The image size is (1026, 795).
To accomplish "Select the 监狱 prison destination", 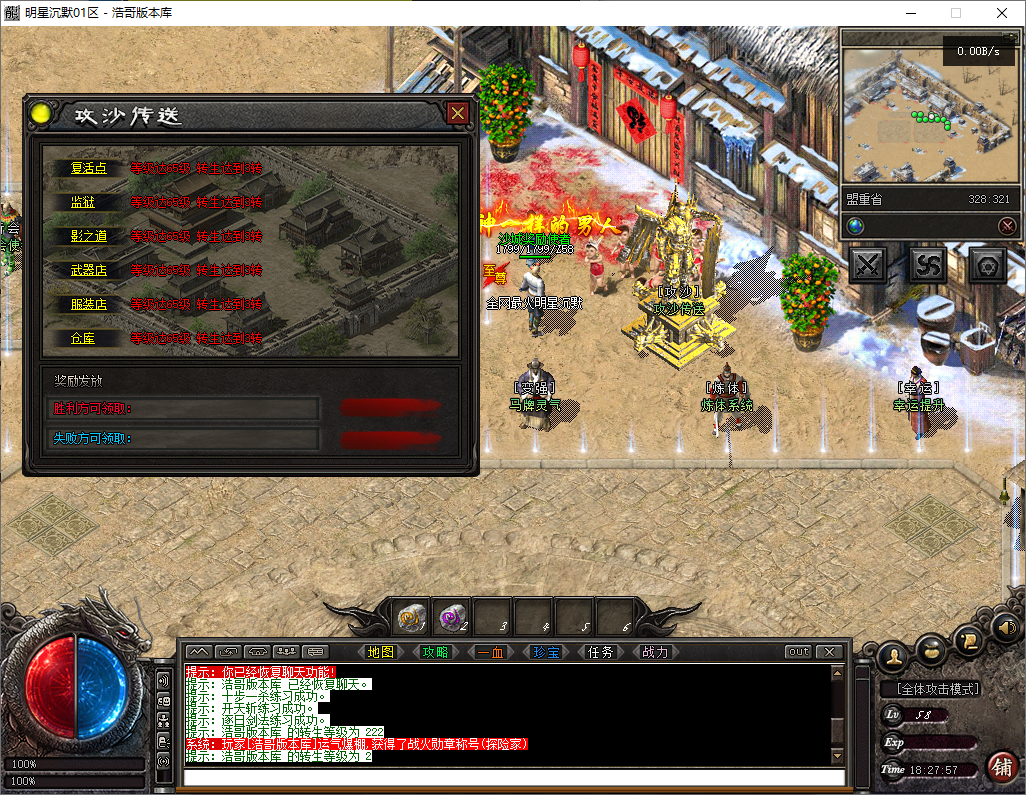I will (x=83, y=202).
